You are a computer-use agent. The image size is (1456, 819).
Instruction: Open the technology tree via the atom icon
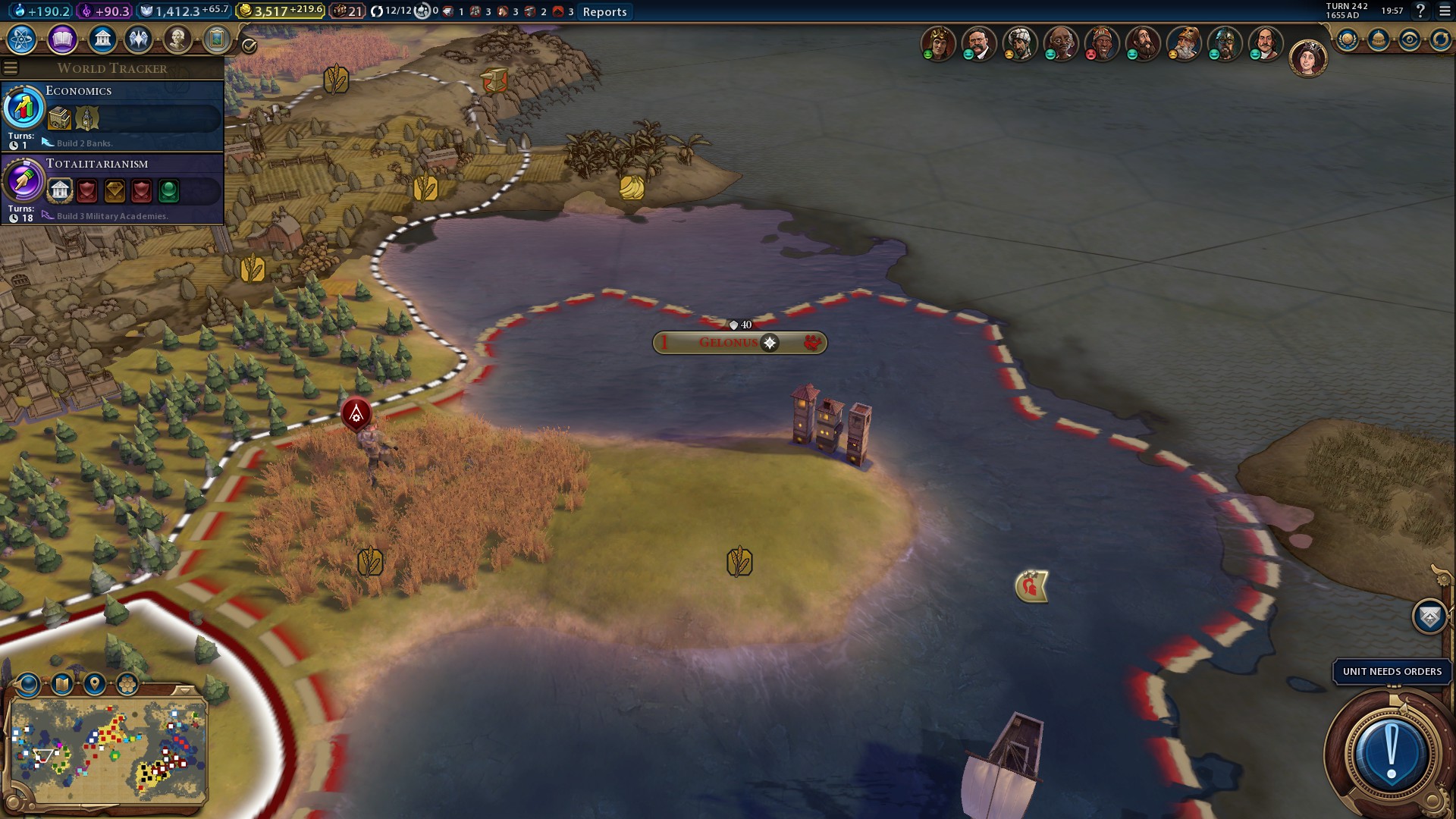(21, 39)
